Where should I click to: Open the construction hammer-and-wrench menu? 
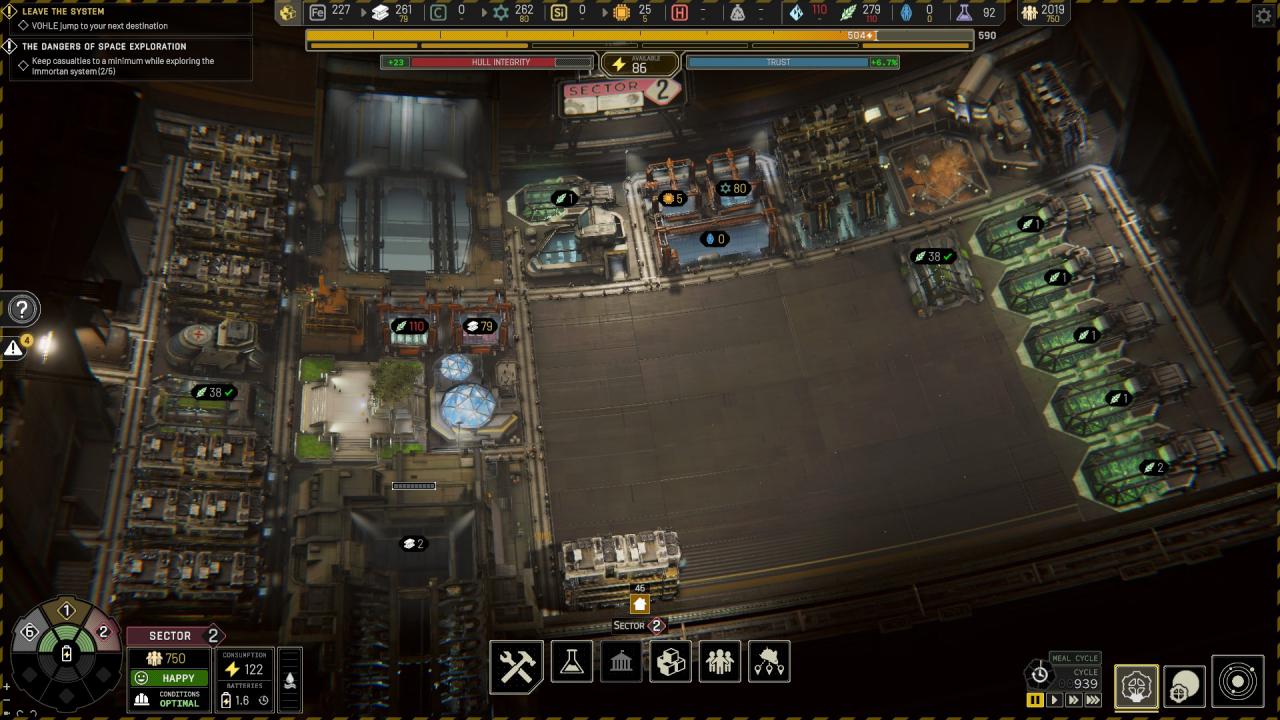516,666
